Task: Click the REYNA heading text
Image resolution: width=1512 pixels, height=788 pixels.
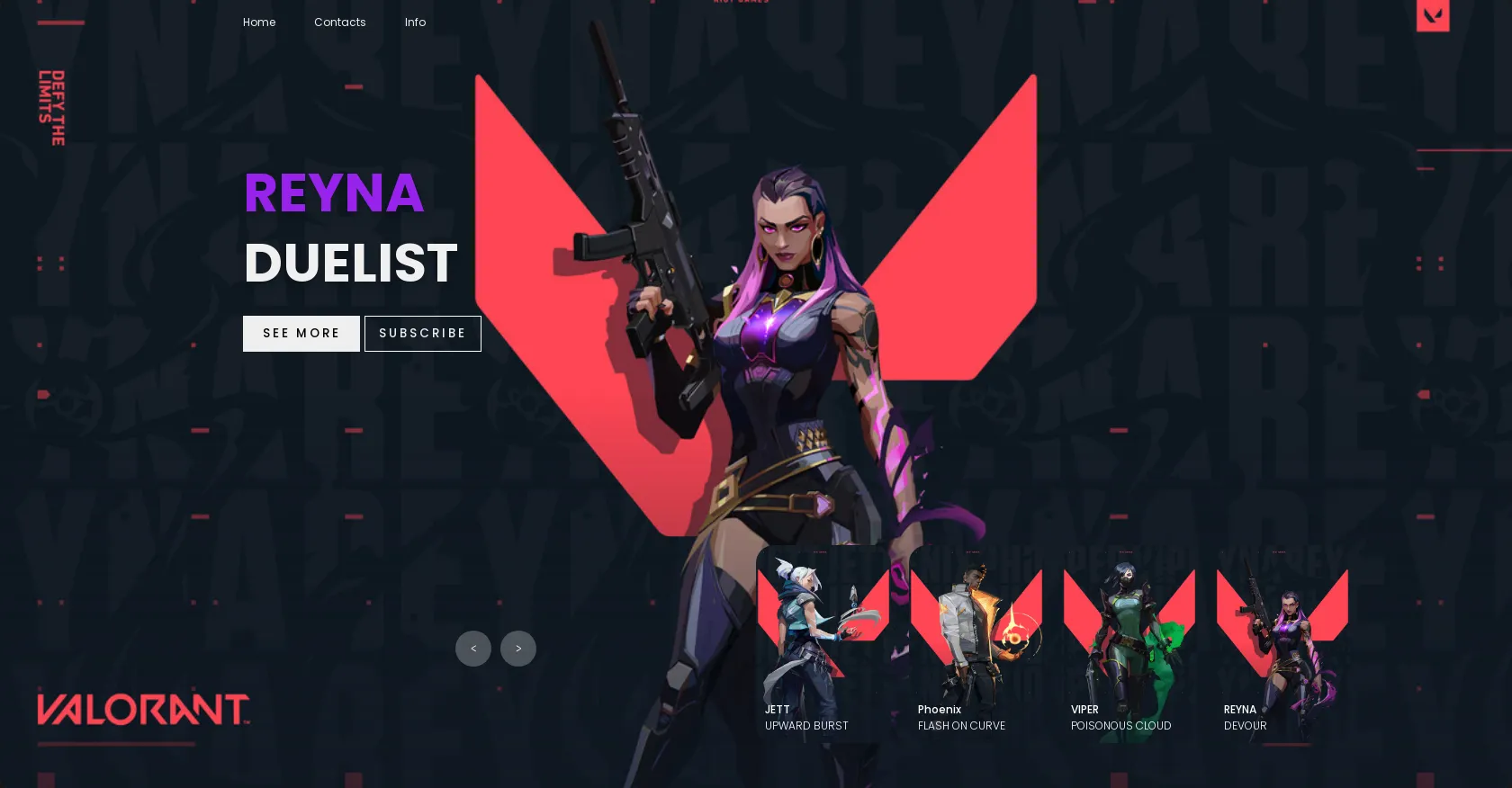Action: (333, 193)
